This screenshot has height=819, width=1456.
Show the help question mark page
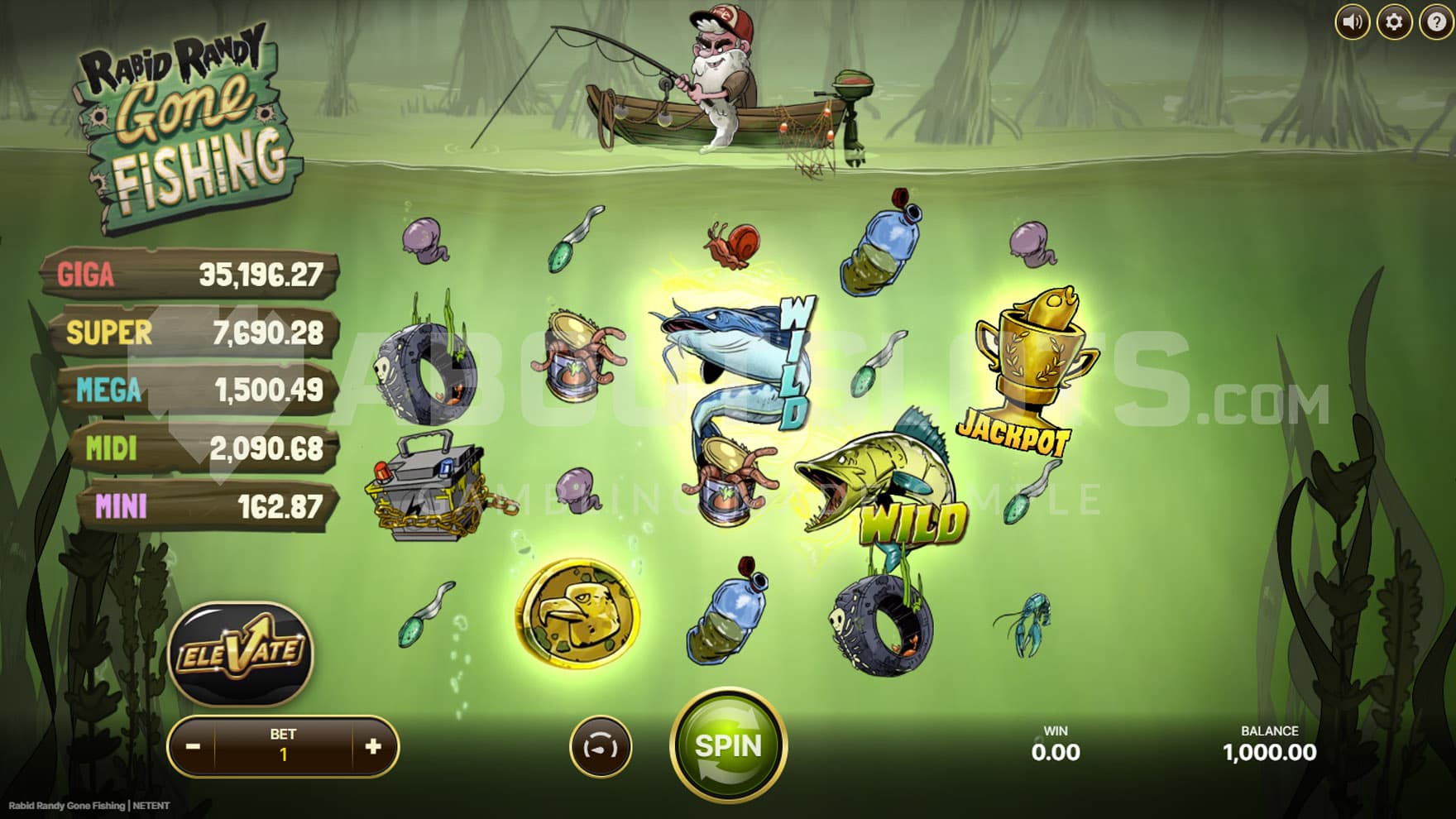1437,22
